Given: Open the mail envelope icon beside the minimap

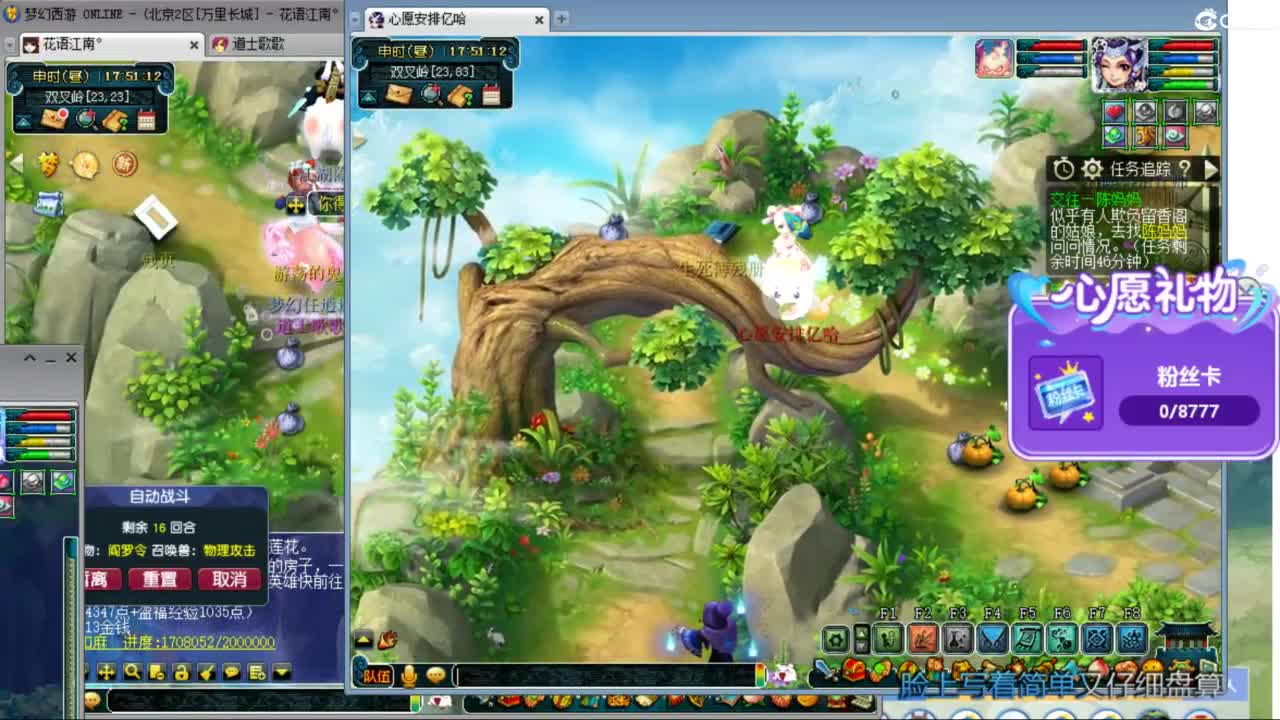Looking at the screenshot, I should 399,93.
